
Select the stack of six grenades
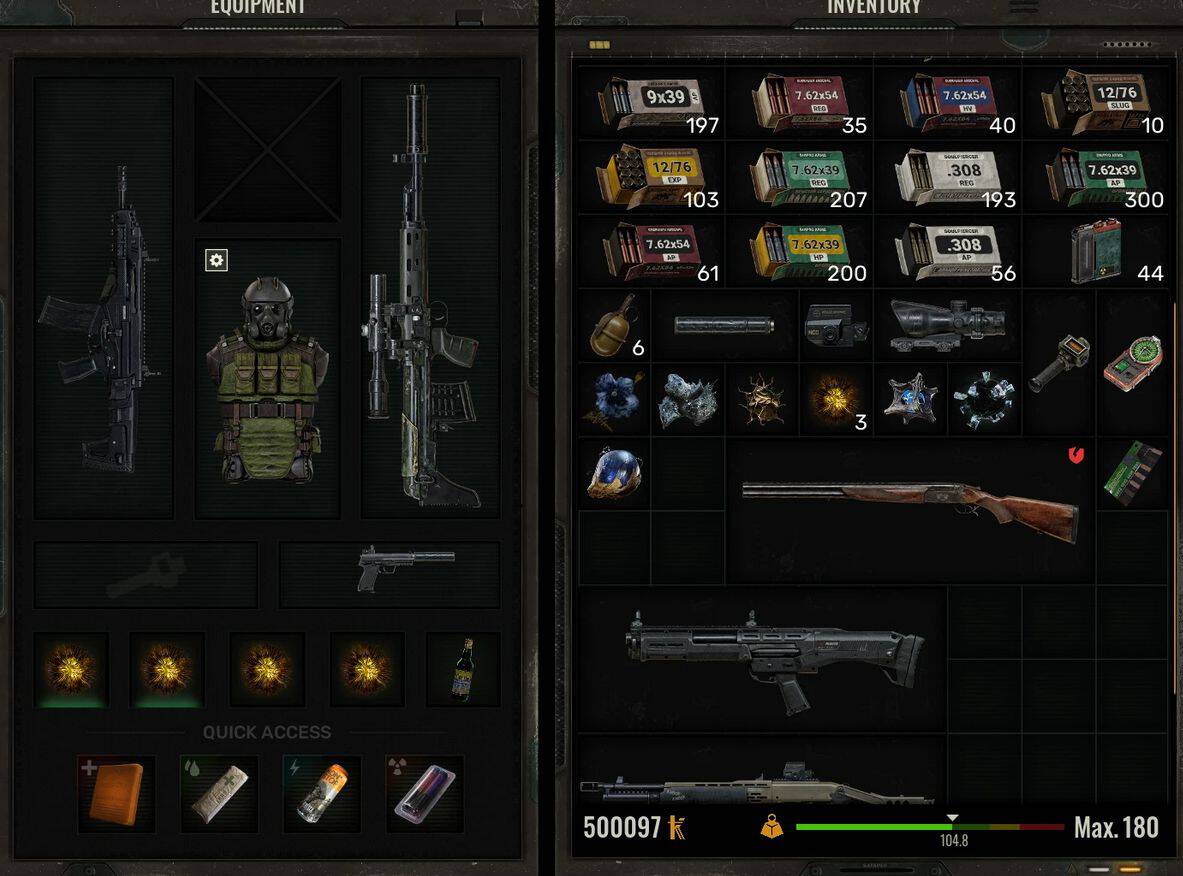click(x=614, y=324)
